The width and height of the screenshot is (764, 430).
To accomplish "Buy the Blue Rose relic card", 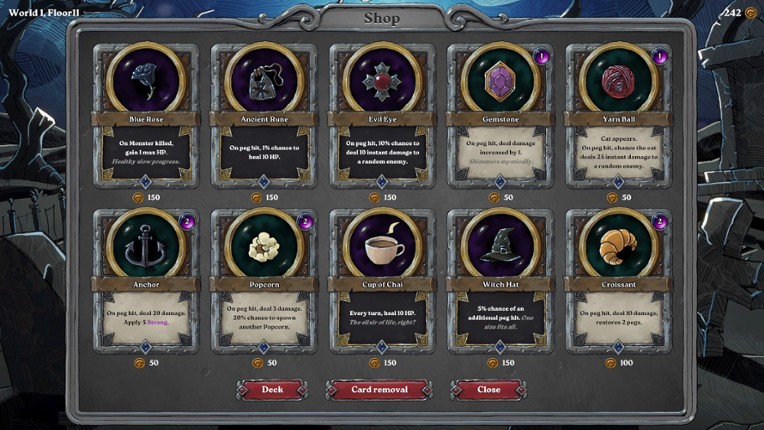I will click(x=145, y=115).
